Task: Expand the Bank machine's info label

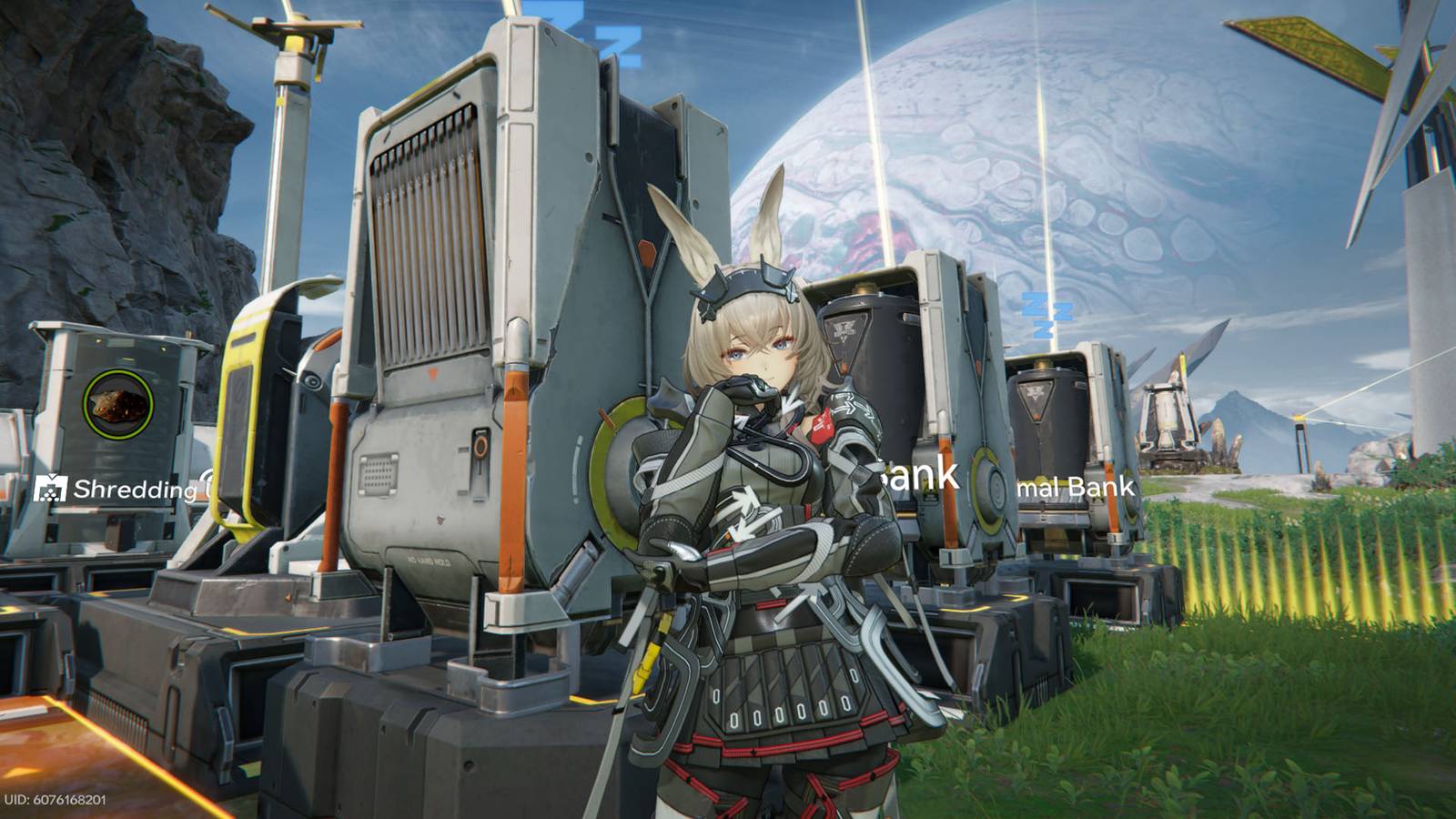Action: coord(915,473)
